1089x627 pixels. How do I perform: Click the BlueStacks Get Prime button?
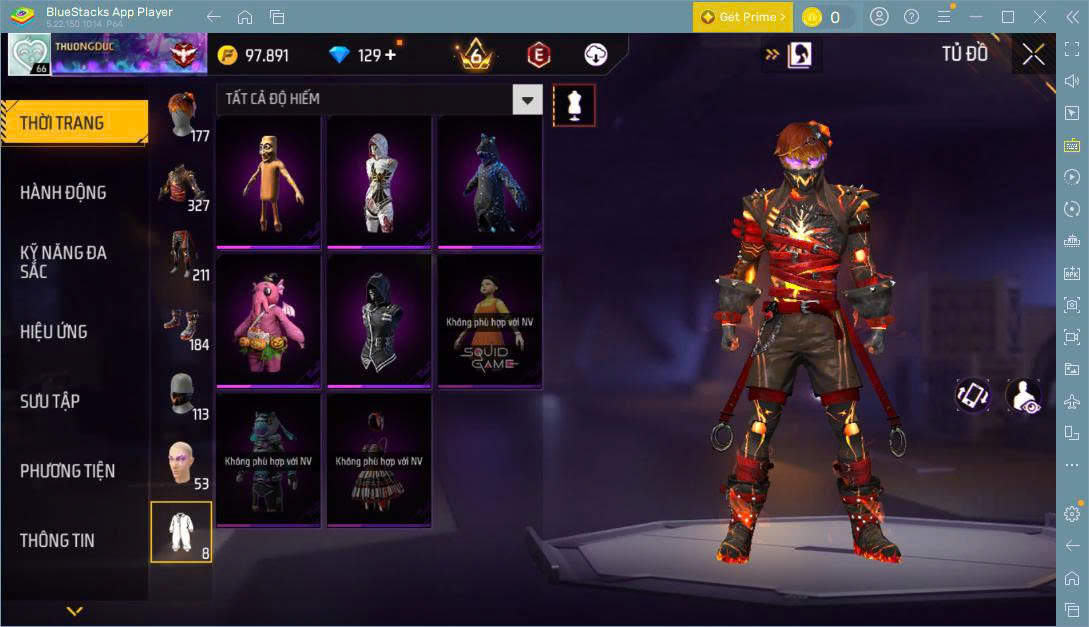click(743, 17)
